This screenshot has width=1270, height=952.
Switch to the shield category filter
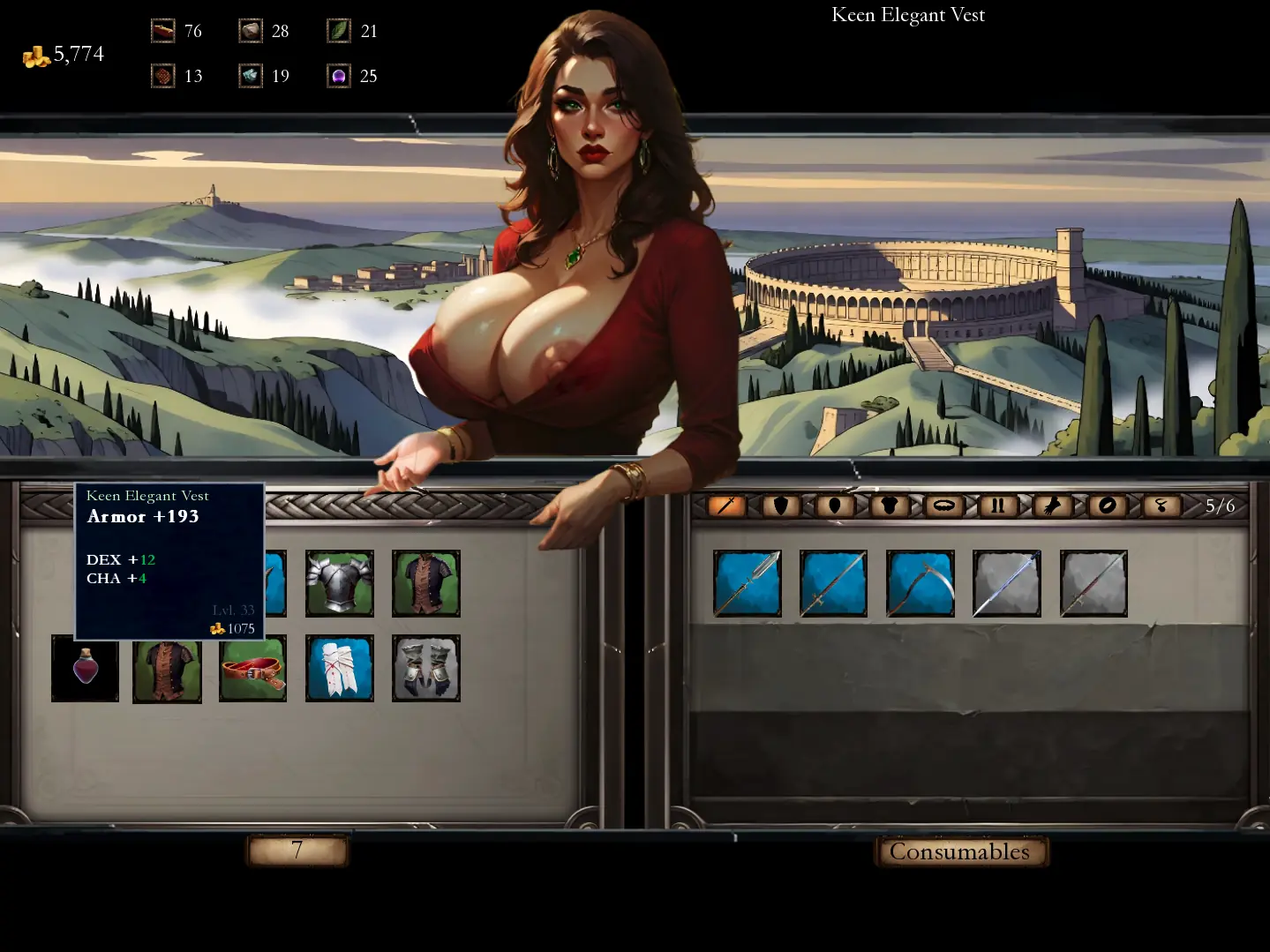pos(781,506)
